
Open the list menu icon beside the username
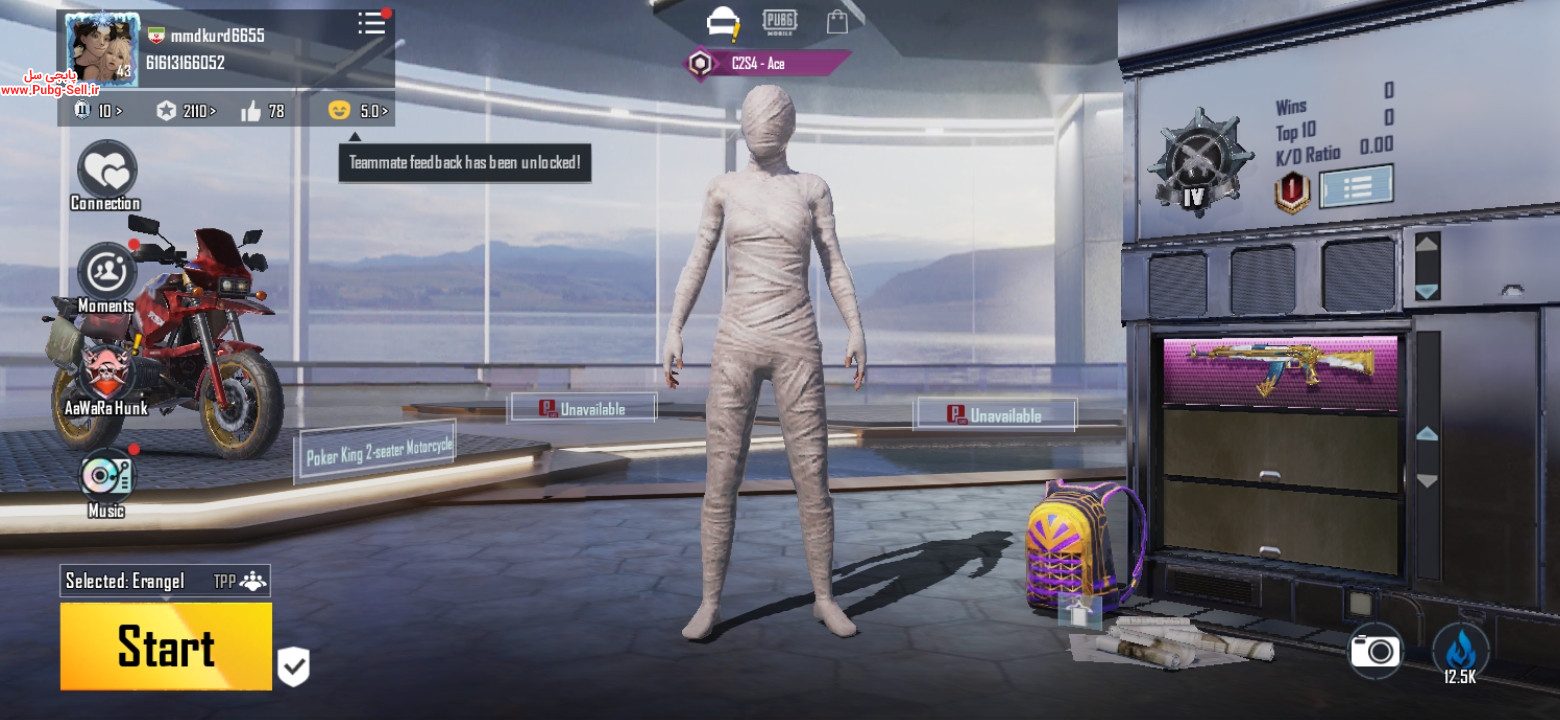(x=372, y=24)
